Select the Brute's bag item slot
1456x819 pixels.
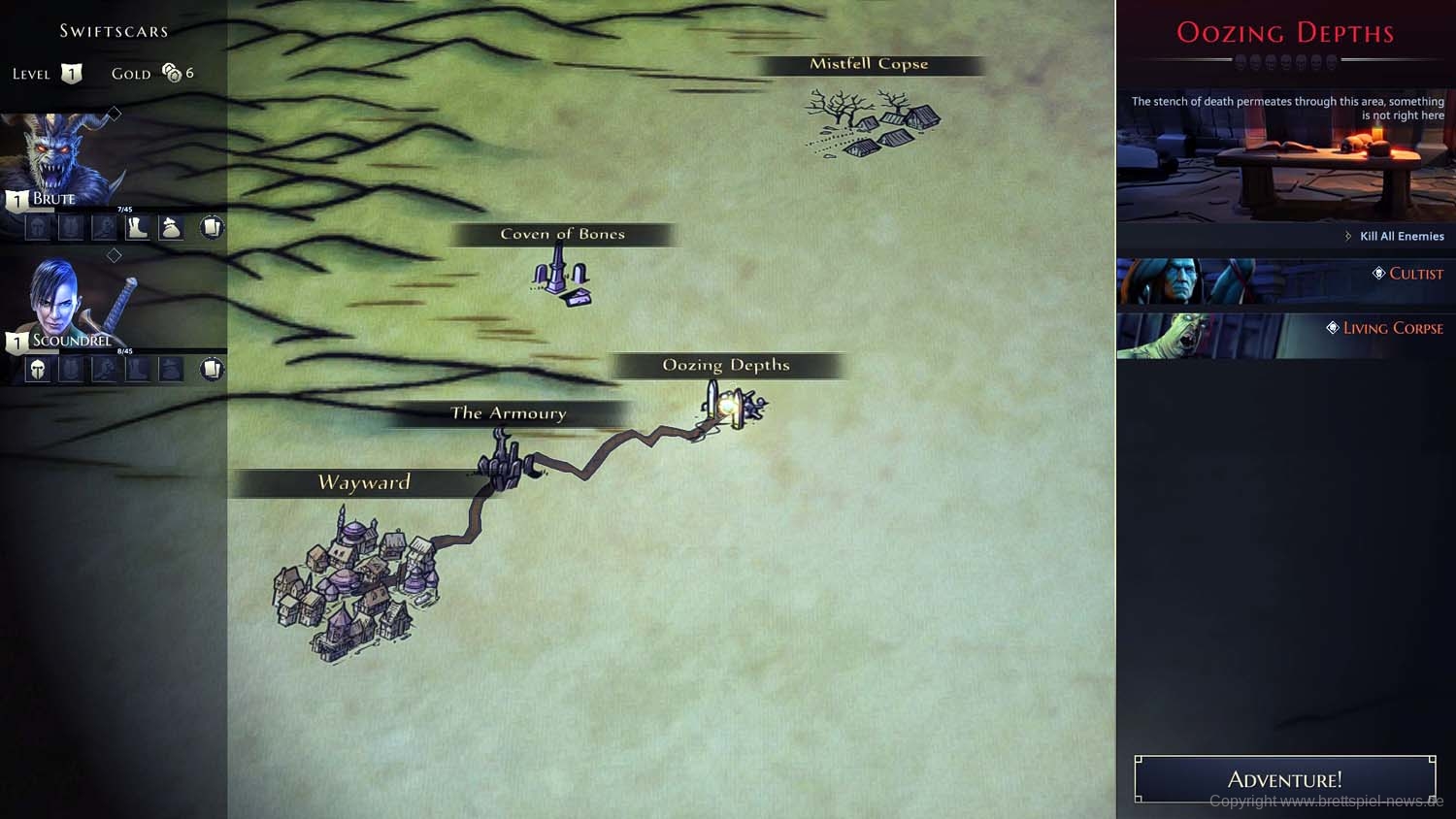[x=171, y=227]
